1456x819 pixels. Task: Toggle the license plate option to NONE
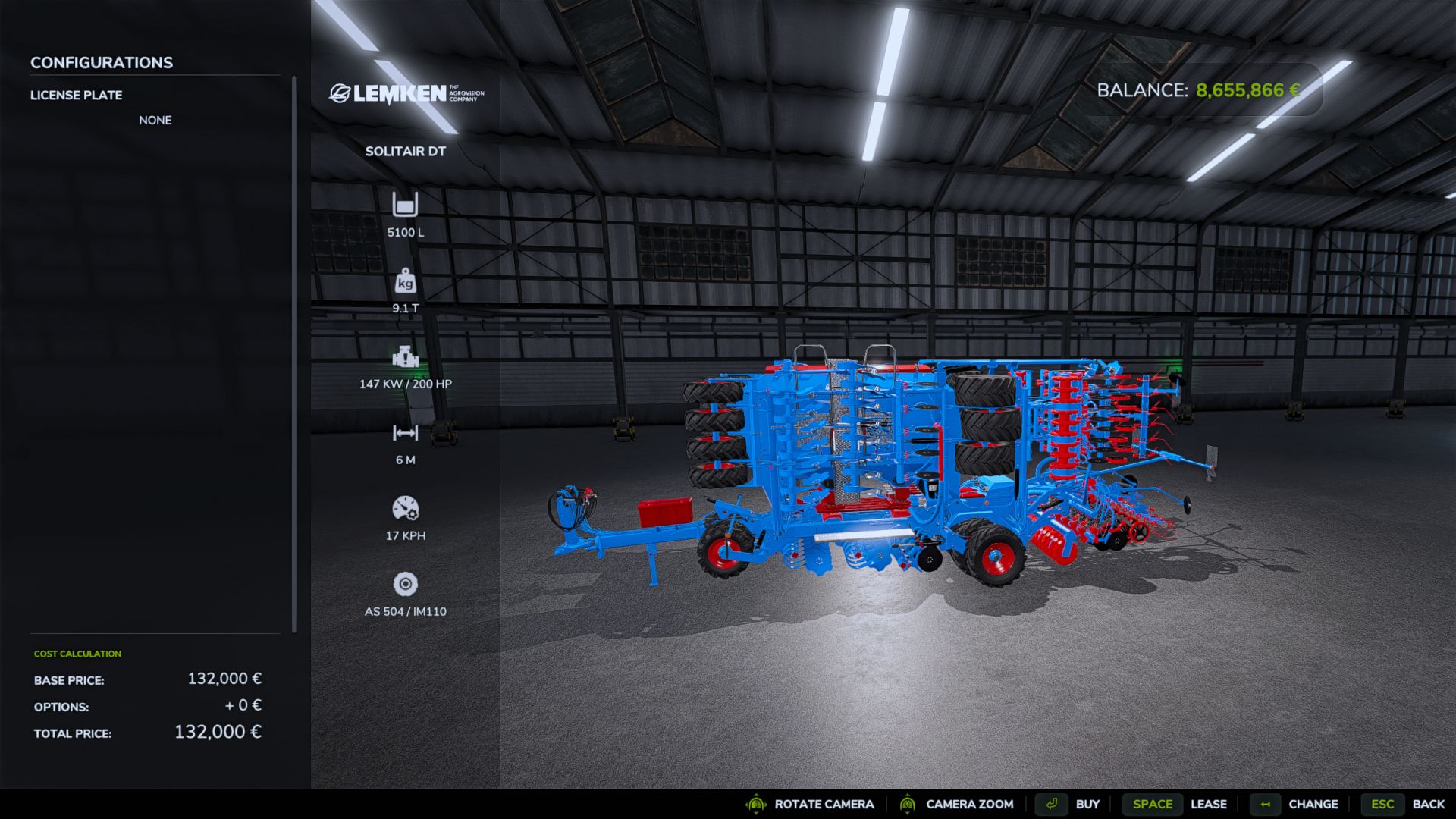coord(155,120)
